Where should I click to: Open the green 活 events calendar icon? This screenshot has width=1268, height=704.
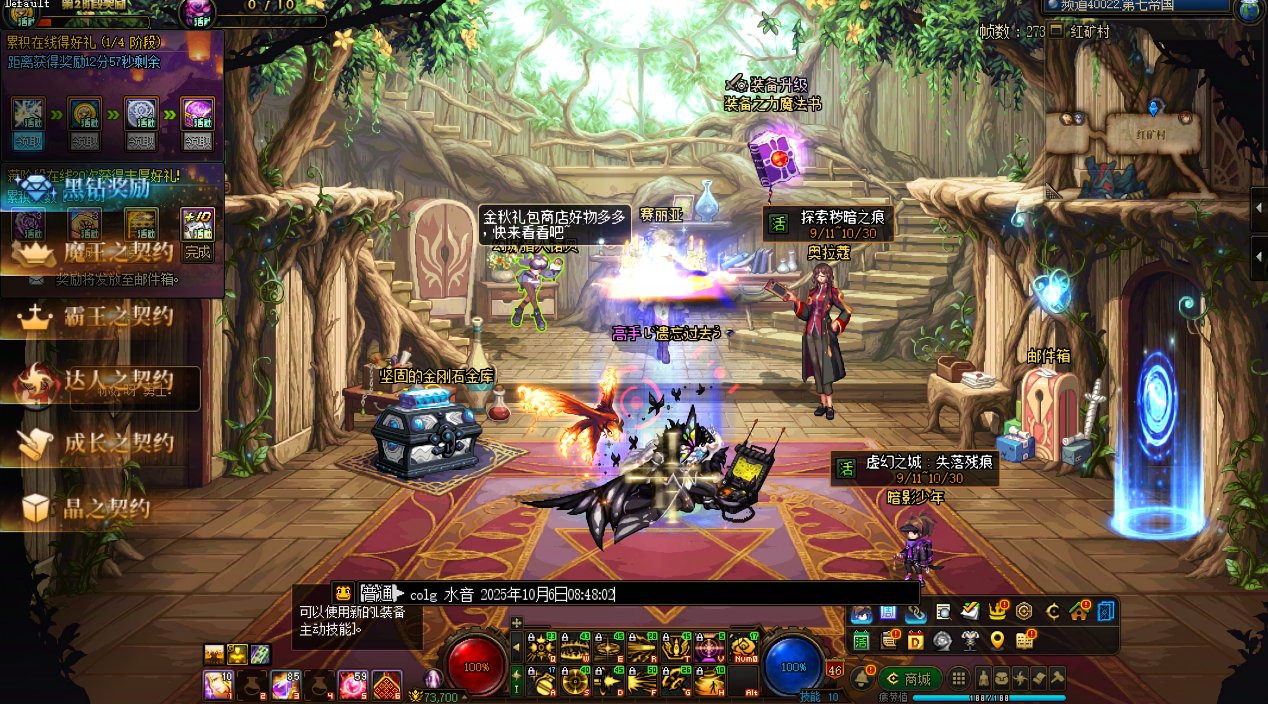860,640
